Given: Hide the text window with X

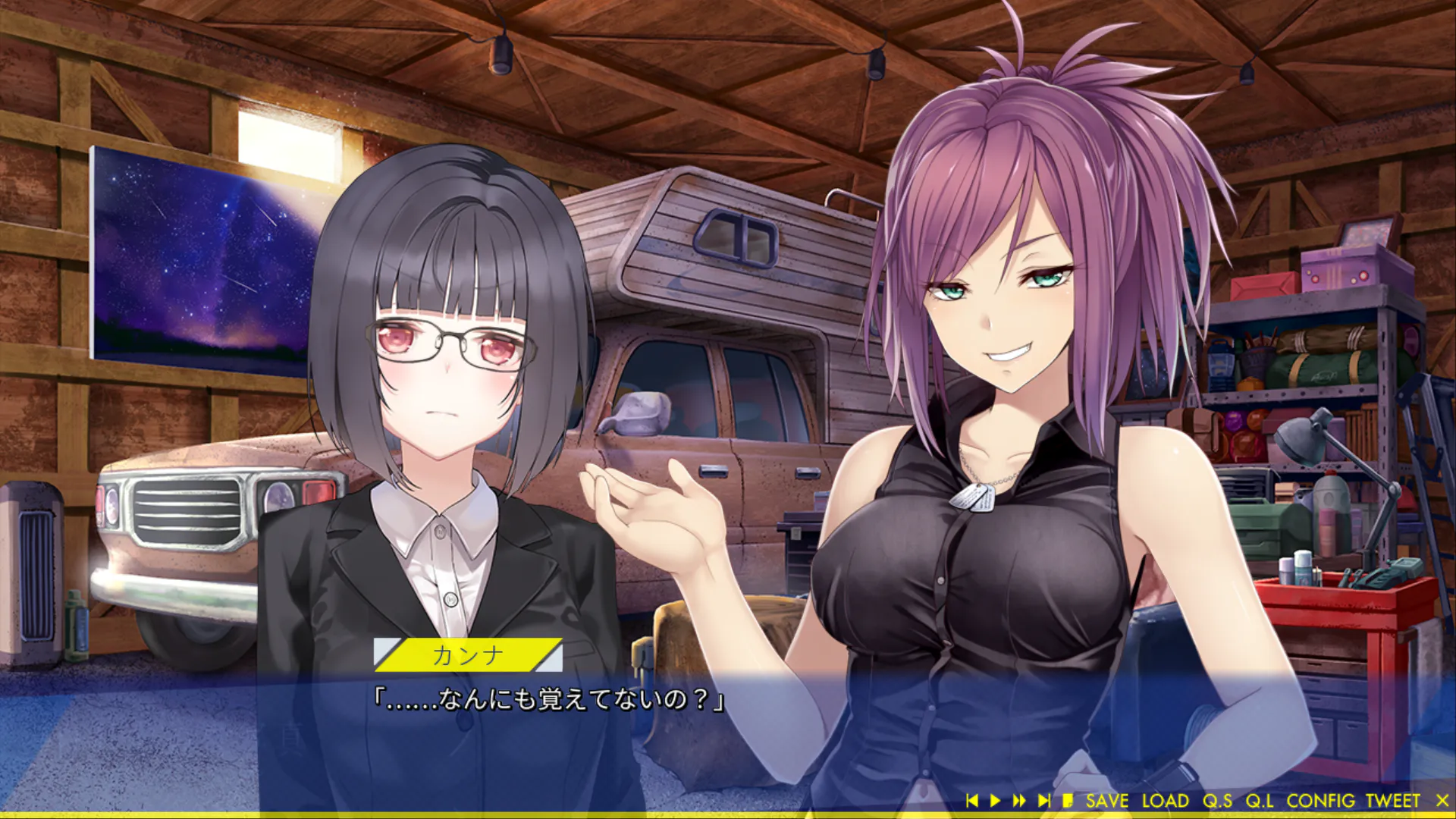Looking at the screenshot, I should [1442, 801].
